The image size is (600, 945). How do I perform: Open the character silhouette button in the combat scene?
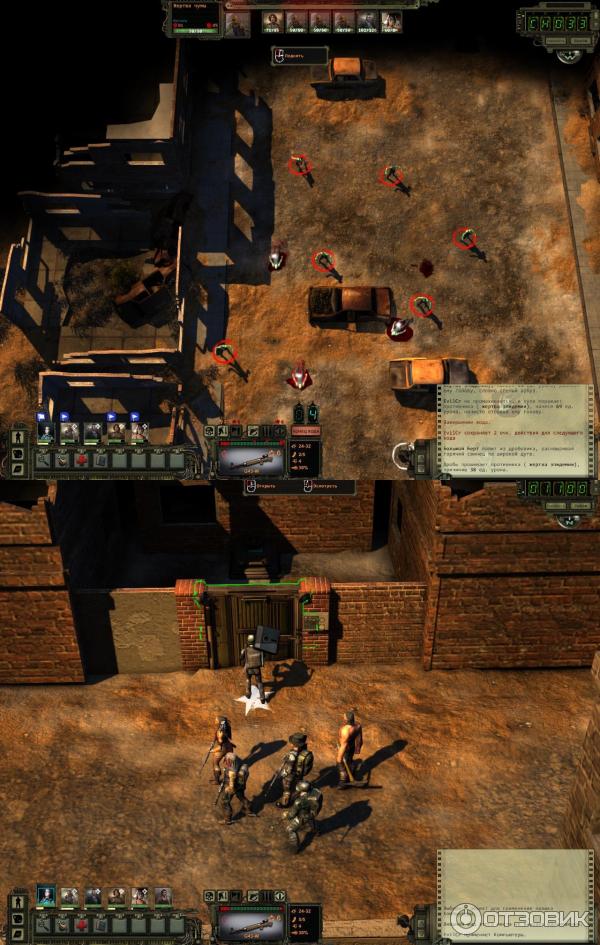pyautogui.click(x=18, y=439)
